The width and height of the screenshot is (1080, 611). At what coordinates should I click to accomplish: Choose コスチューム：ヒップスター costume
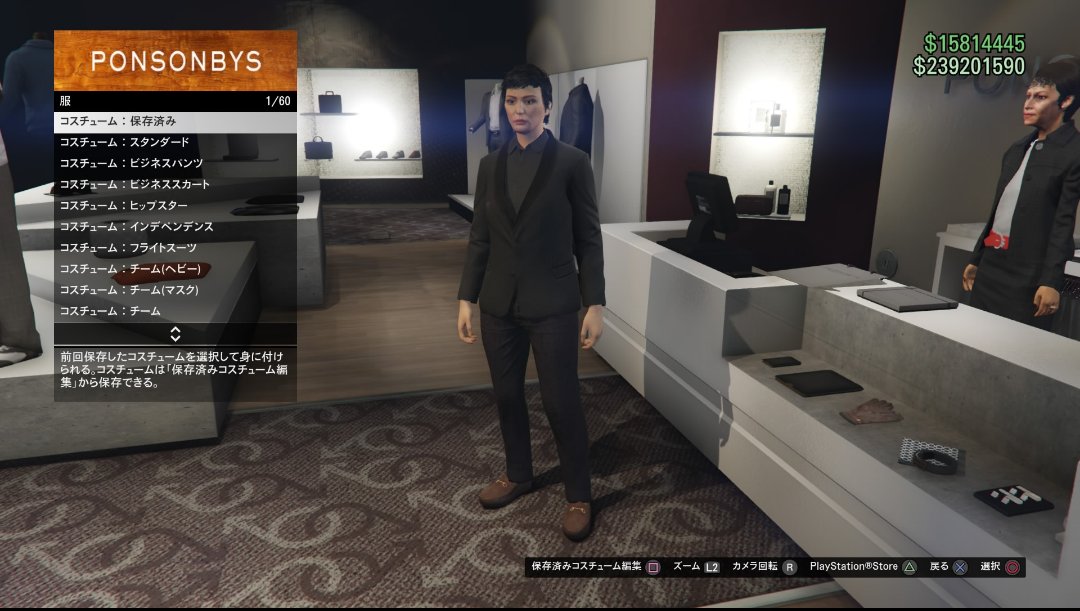tap(175, 205)
